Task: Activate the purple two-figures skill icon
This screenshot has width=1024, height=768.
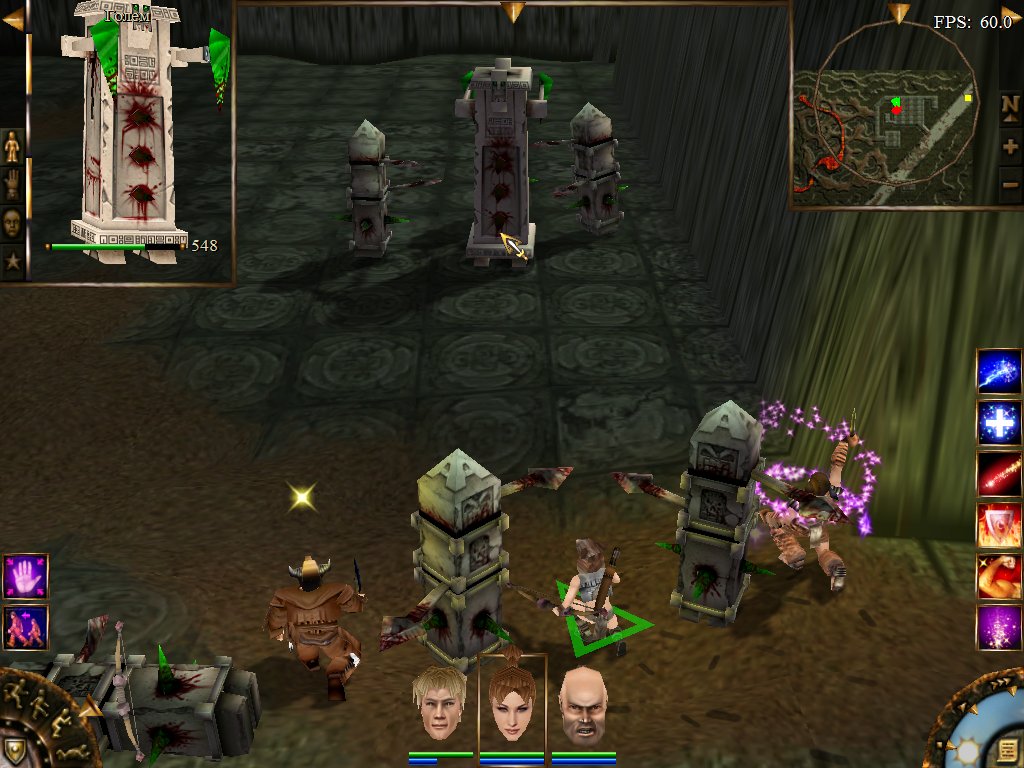Action: [x=25, y=627]
